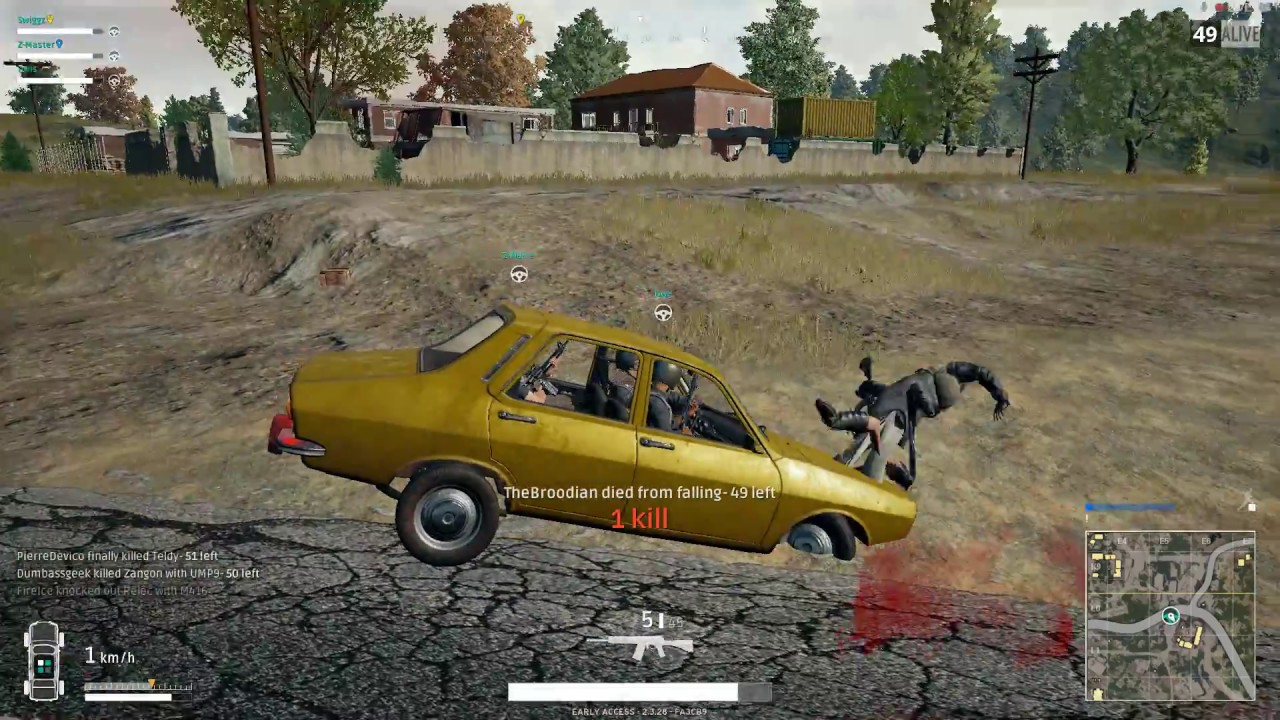Click the steering wheel icon next to Z-Master
This screenshot has width=1280, height=720.
114,55
